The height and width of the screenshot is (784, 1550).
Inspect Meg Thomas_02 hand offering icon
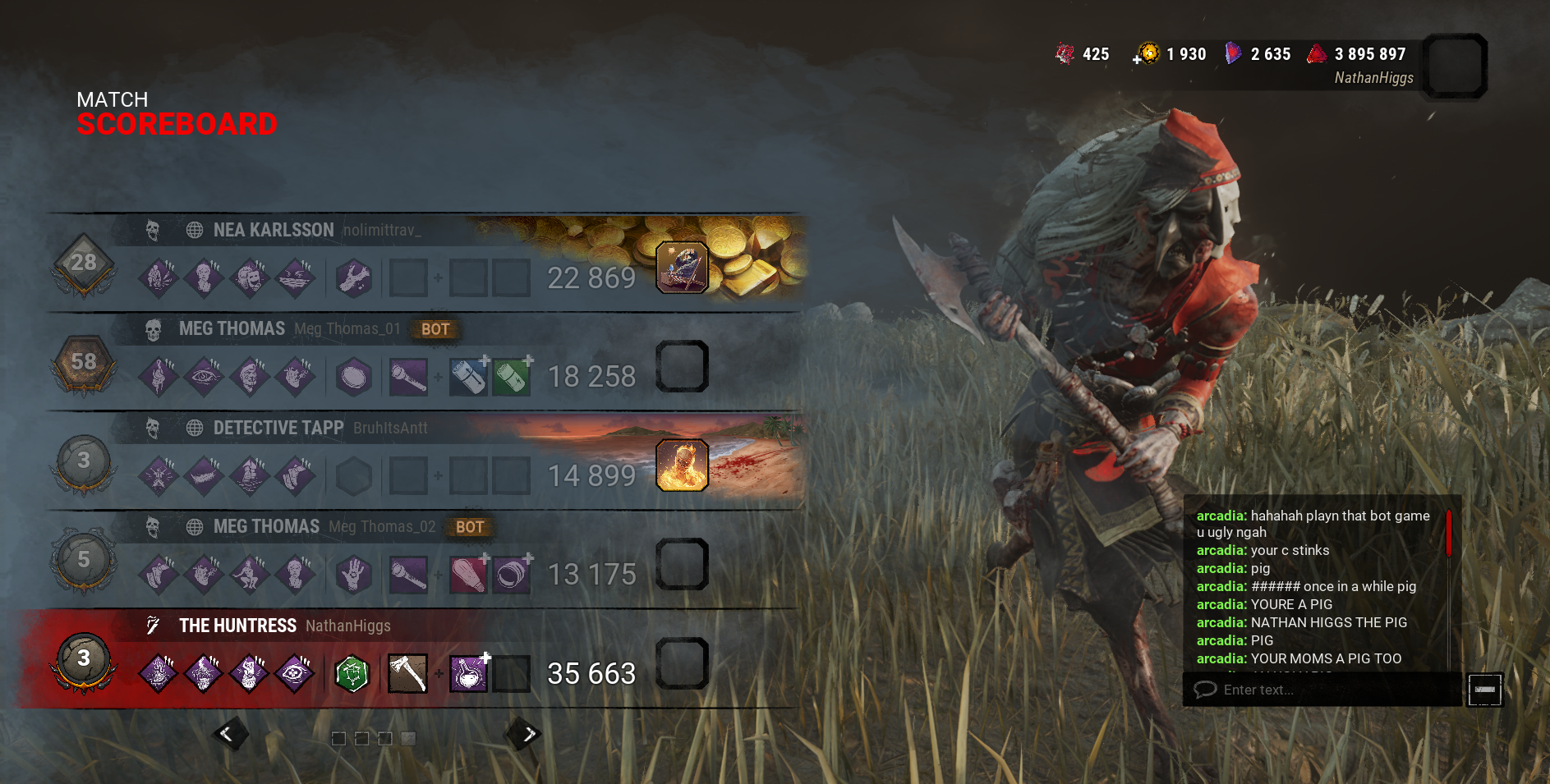pos(354,575)
